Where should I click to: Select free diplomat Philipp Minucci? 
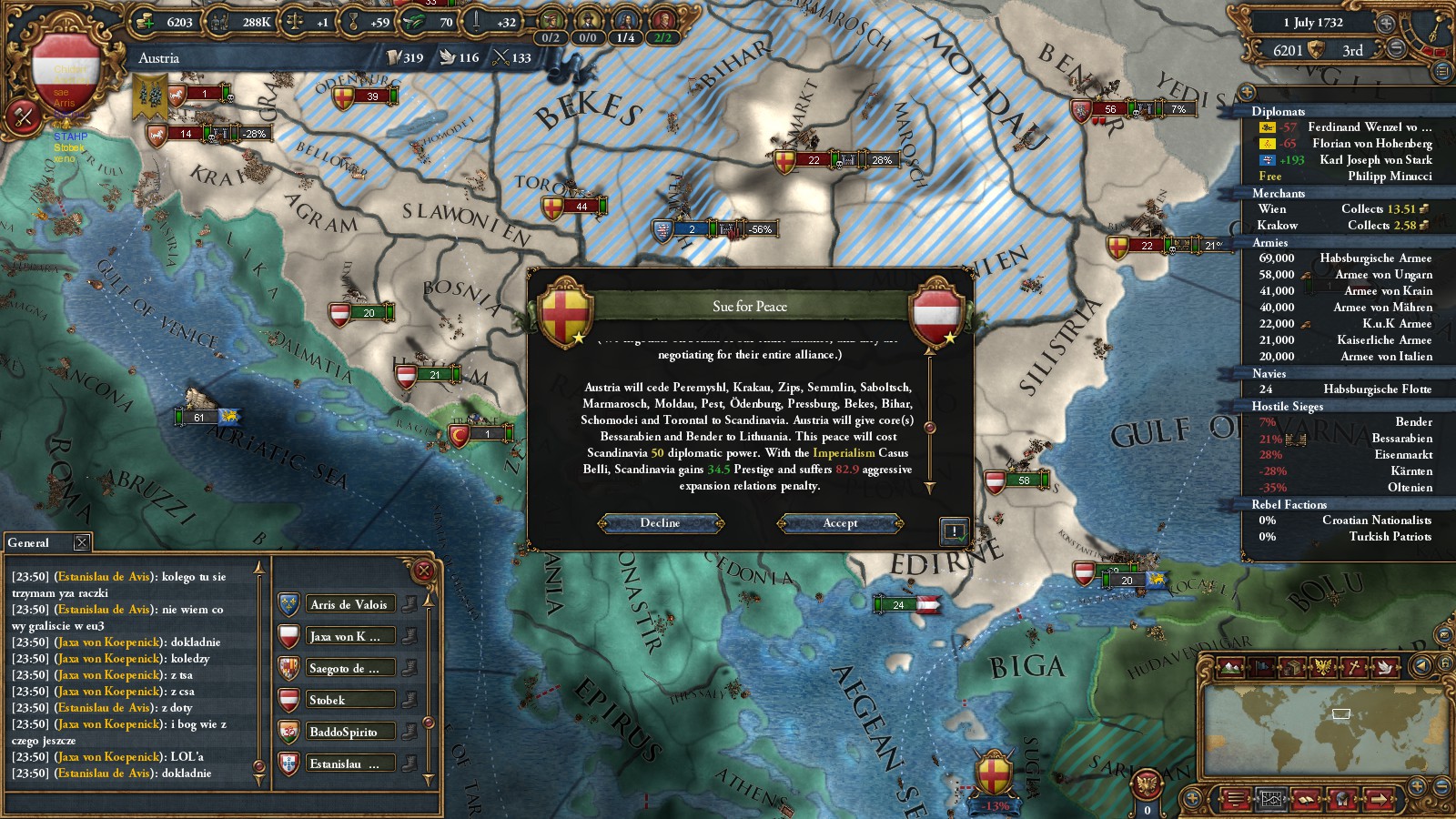tap(1389, 177)
